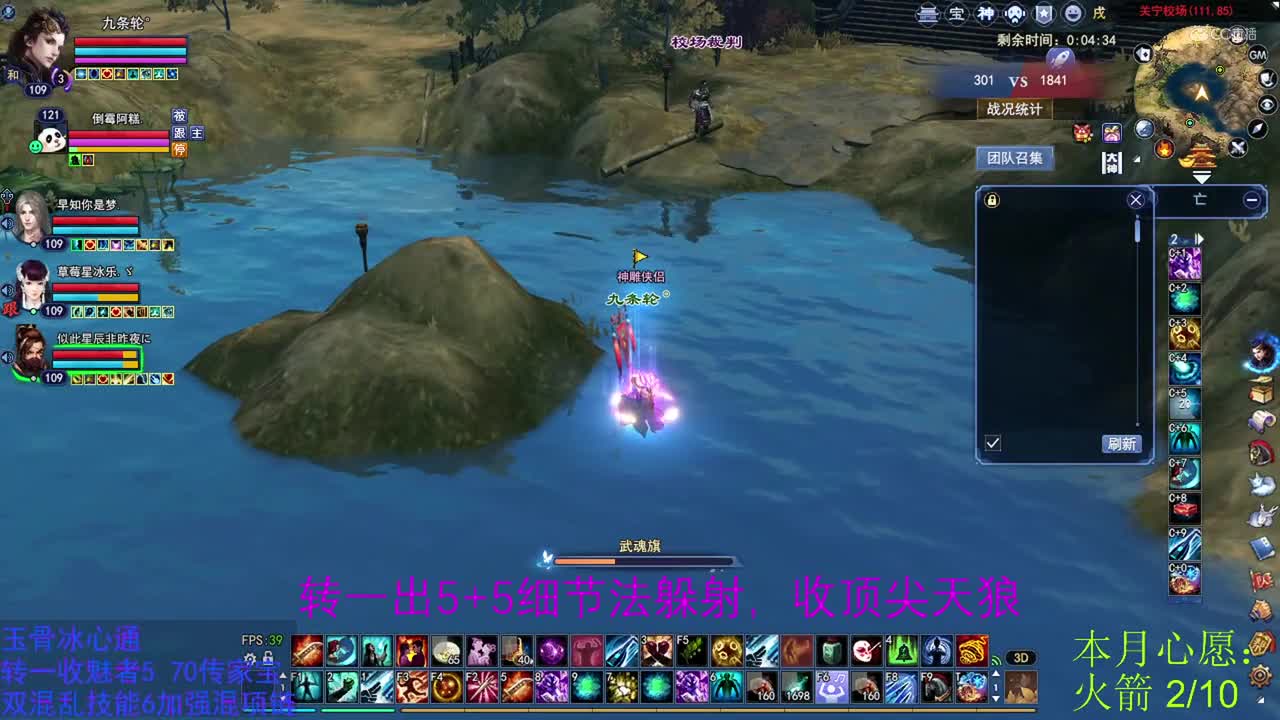Open the 神 deity icon in top bar
The height and width of the screenshot is (720, 1280).
pyautogui.click(x=986, y=13)
